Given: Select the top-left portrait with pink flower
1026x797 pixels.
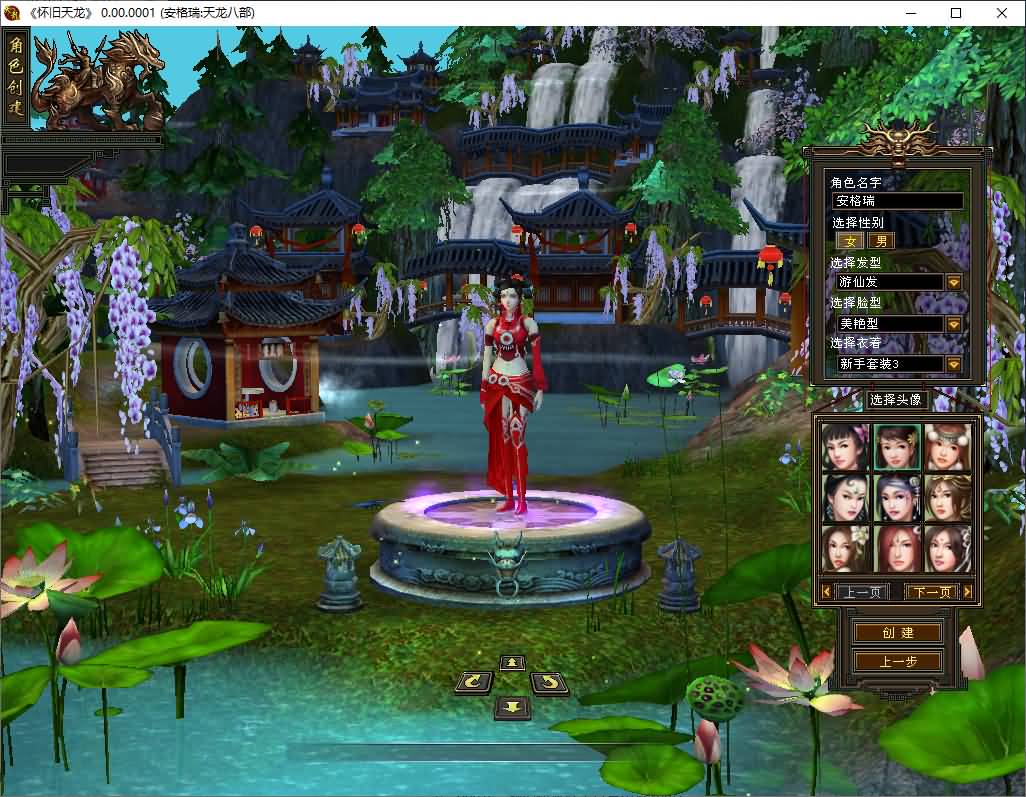Looking at the screenshot, I should click(x=846, y=447).
